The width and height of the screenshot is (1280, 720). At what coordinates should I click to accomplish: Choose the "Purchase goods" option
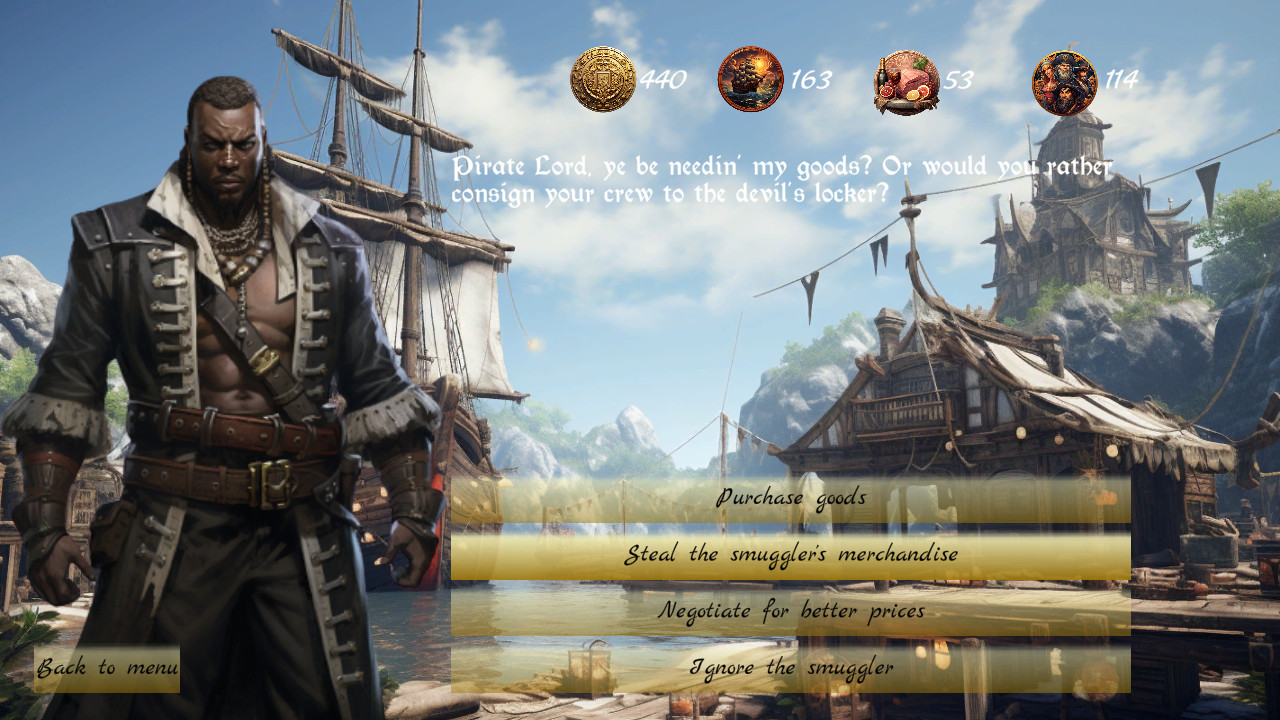tap(790, 498)
